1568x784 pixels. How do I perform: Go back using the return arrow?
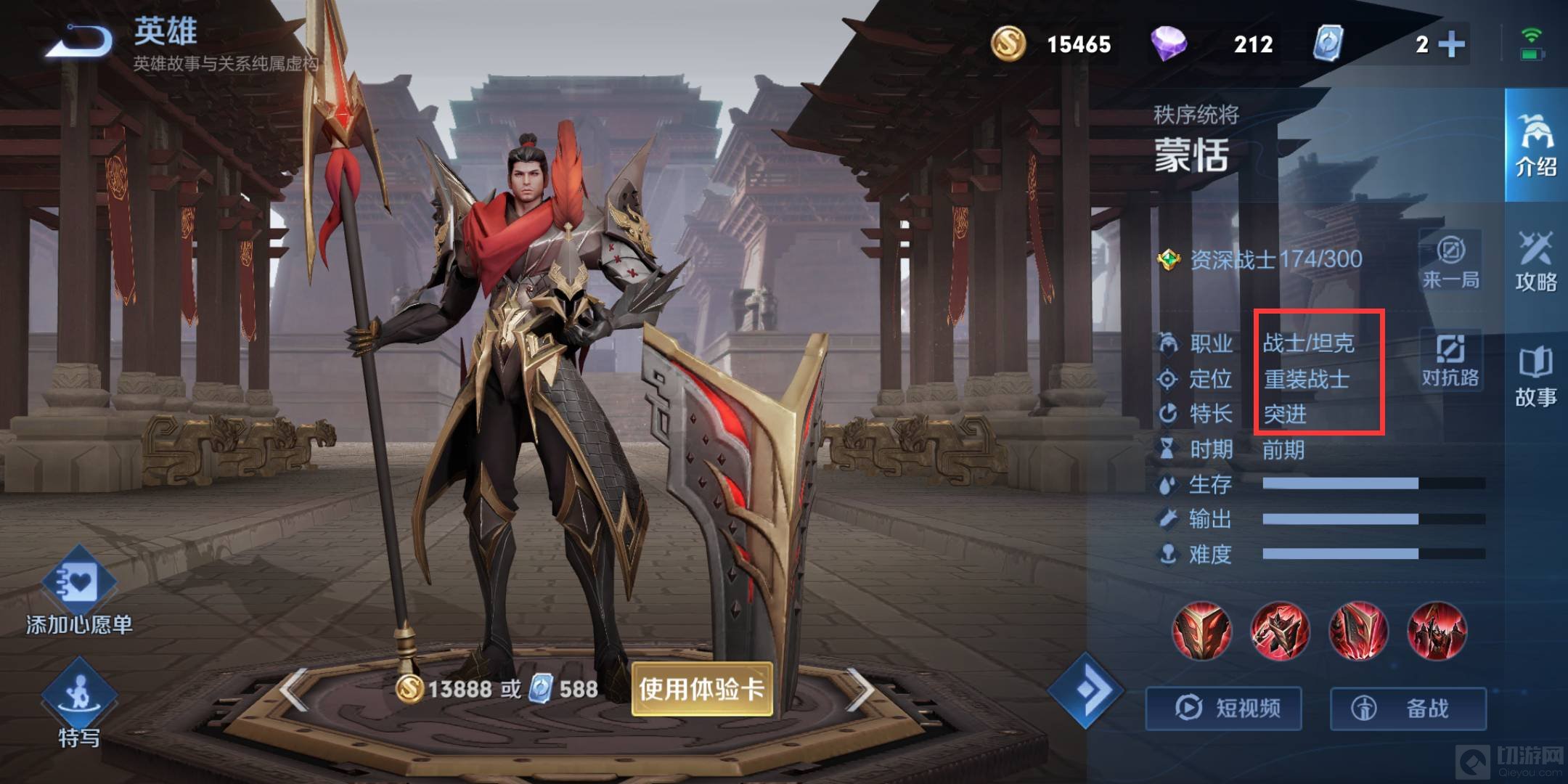(80, 41)
